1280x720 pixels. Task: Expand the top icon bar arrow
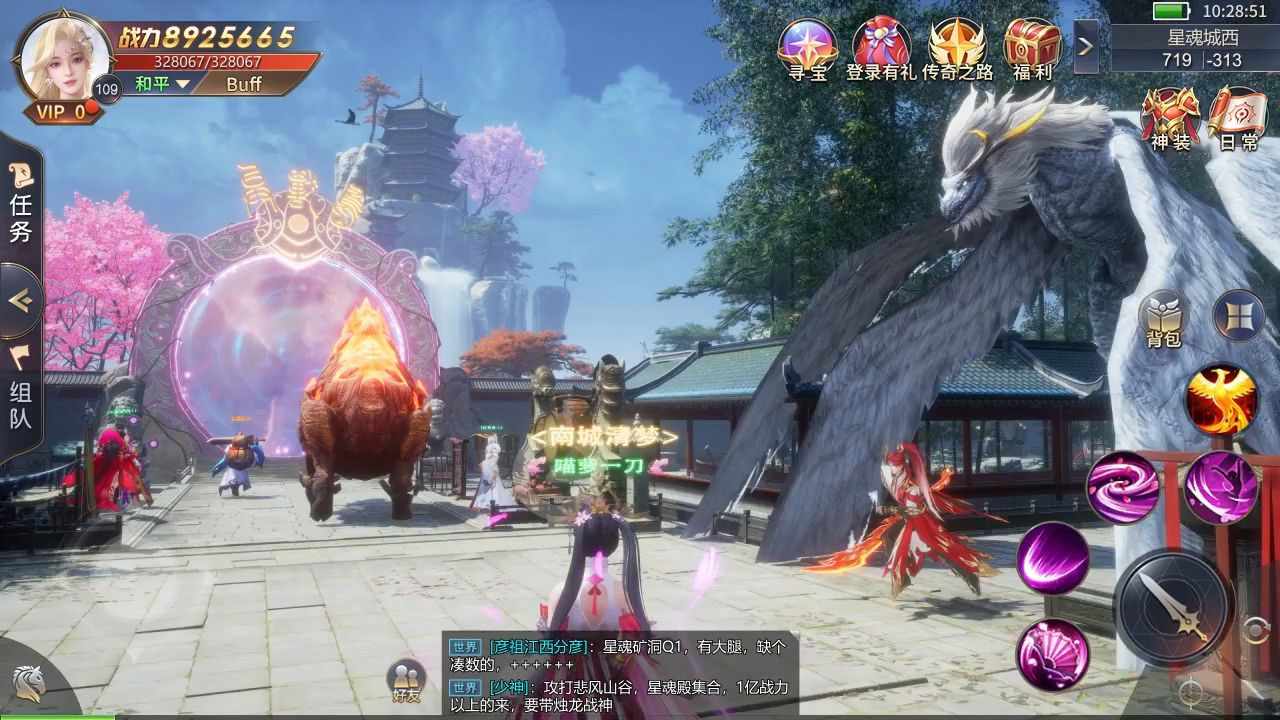(1086, 47)
